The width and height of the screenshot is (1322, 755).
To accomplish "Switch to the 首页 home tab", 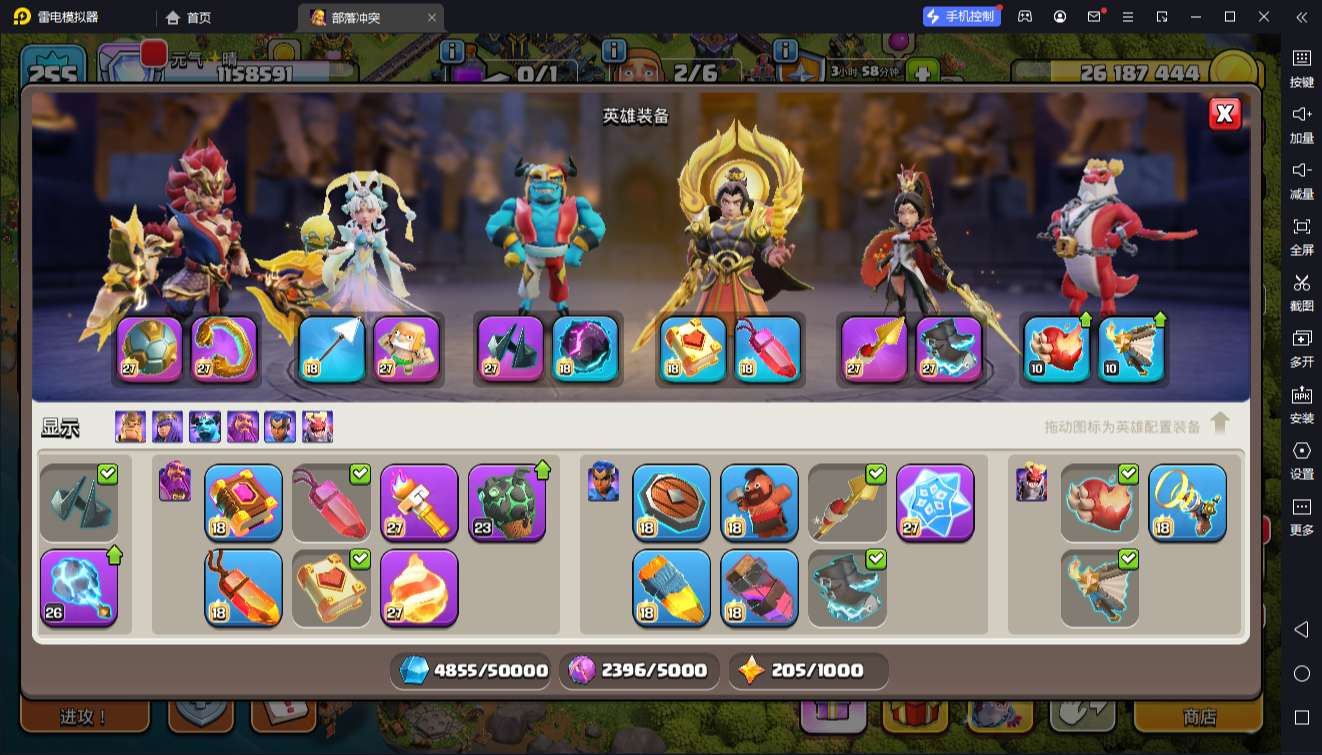I will click(x=190, y=17).
